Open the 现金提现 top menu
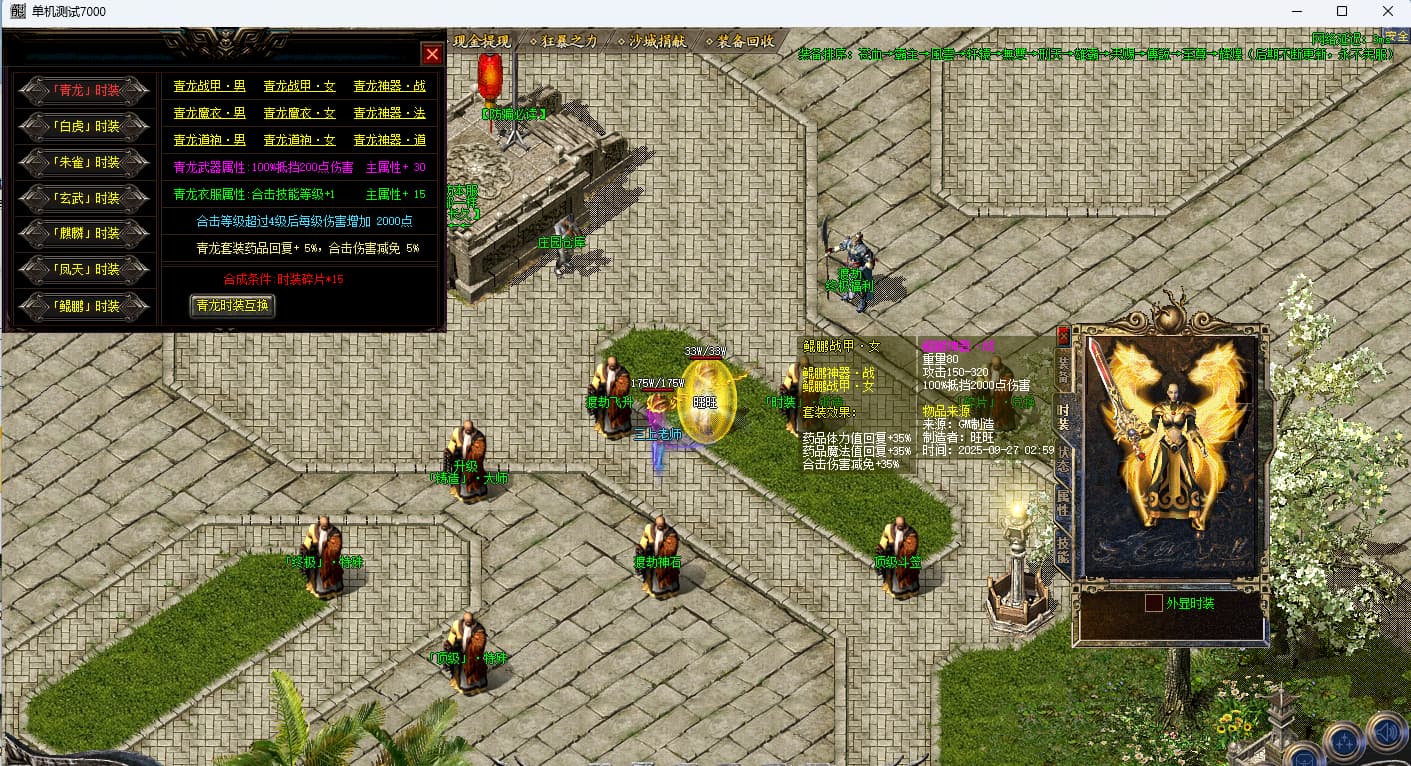 [482, 41]
